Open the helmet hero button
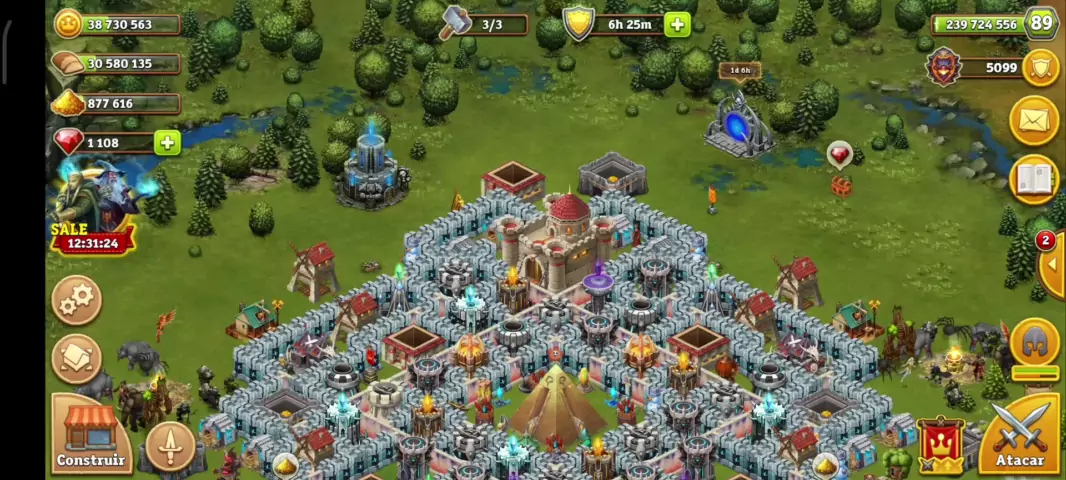Image resolution: width=1066 pixels, height=480 pixels. coord(1035,343)
